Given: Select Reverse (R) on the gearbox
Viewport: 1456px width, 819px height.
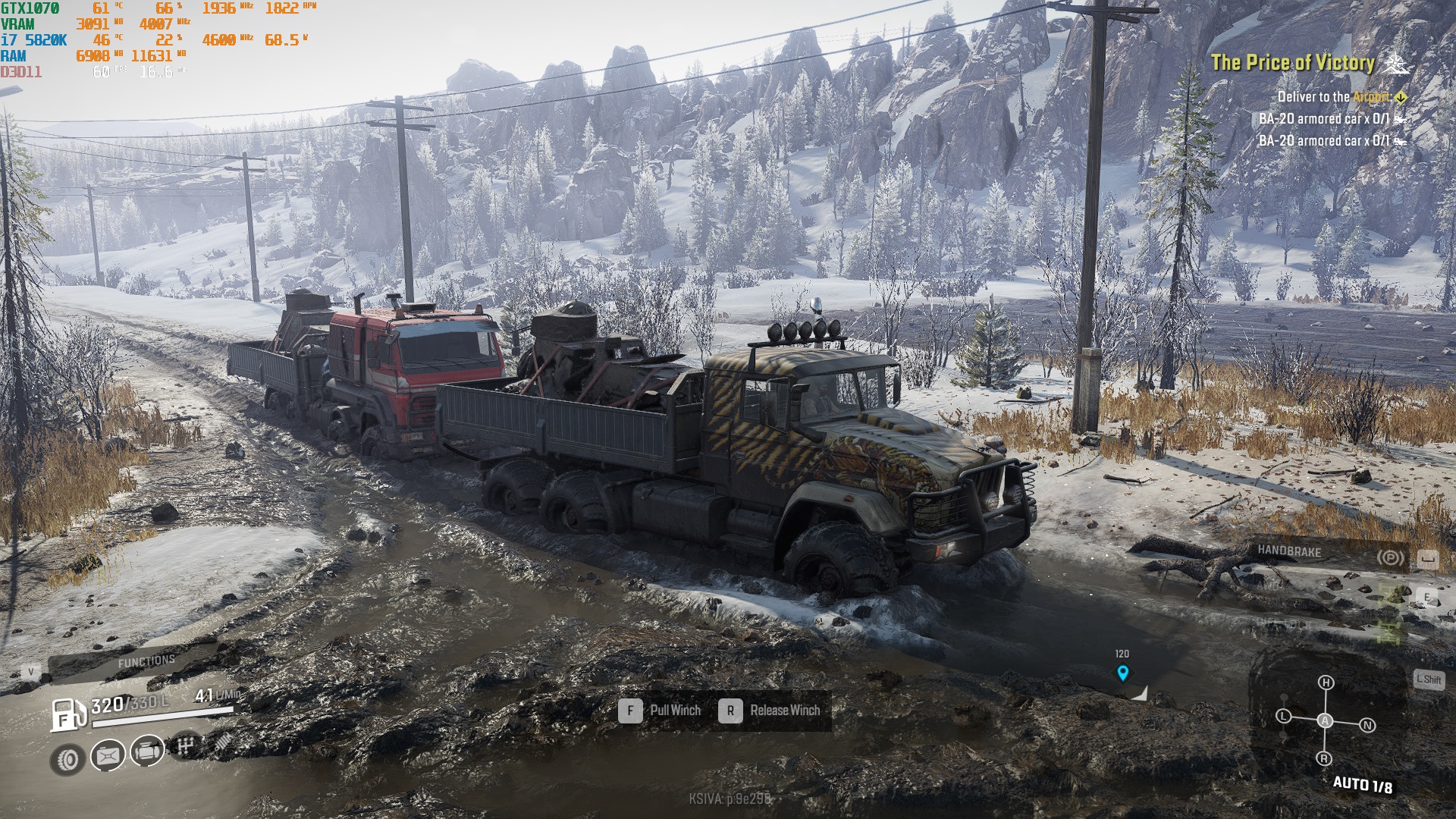Looking at the screenshot, I should [1324, 758].
